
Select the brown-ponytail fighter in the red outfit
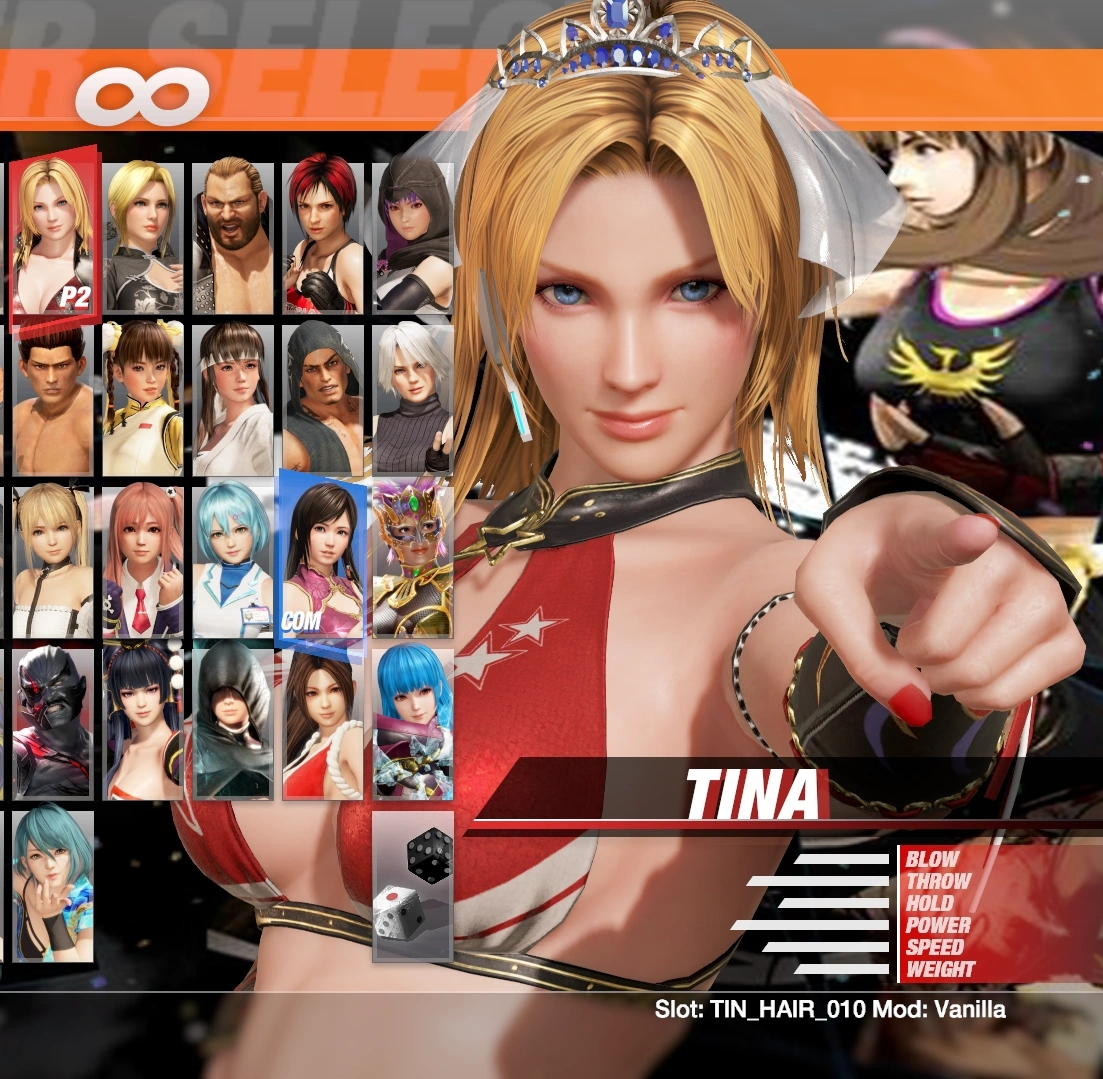pyautogui.click(x=322, y=722)
